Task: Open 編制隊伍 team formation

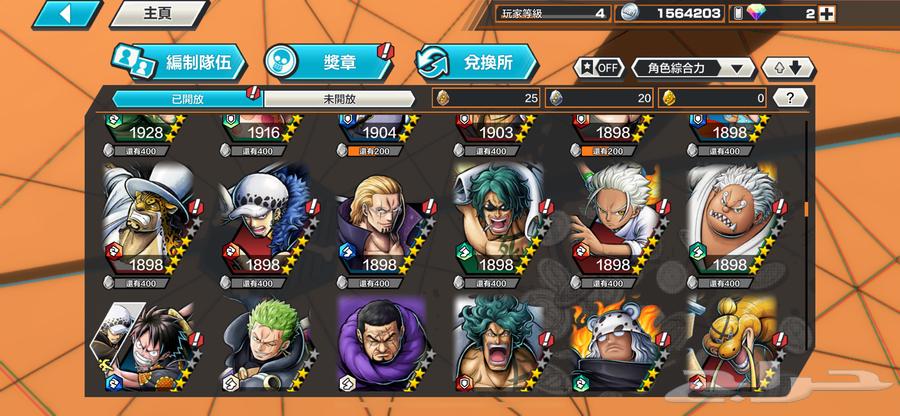Action: point(176,63)
